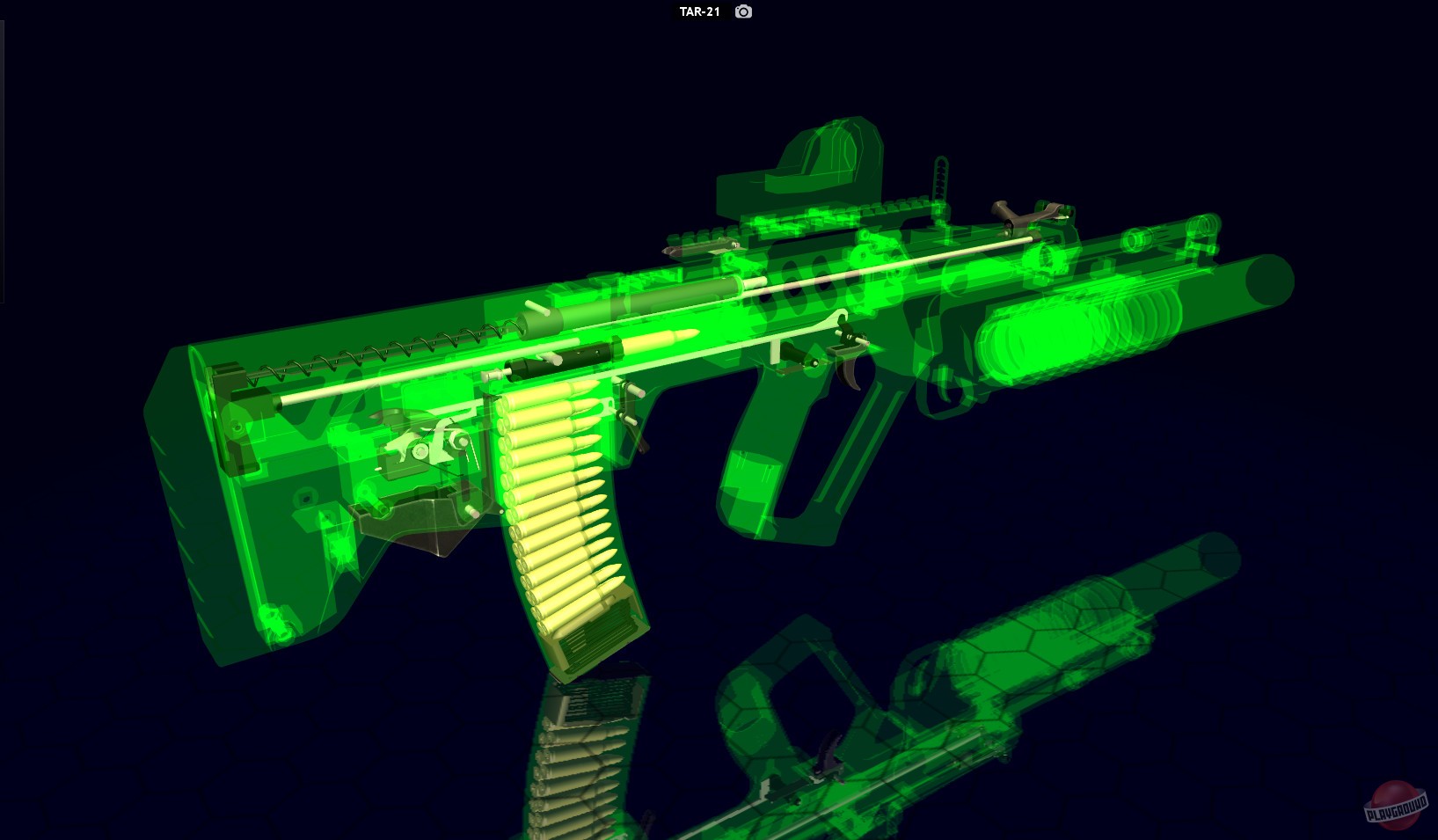1438x840 pixels.
Task: Select the yellow ammunition magazine
Action: click(563, 528)
